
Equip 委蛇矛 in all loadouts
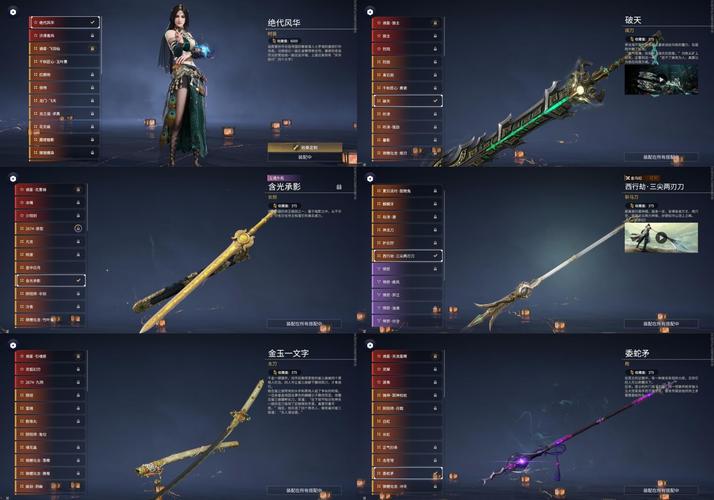point(661,491)
